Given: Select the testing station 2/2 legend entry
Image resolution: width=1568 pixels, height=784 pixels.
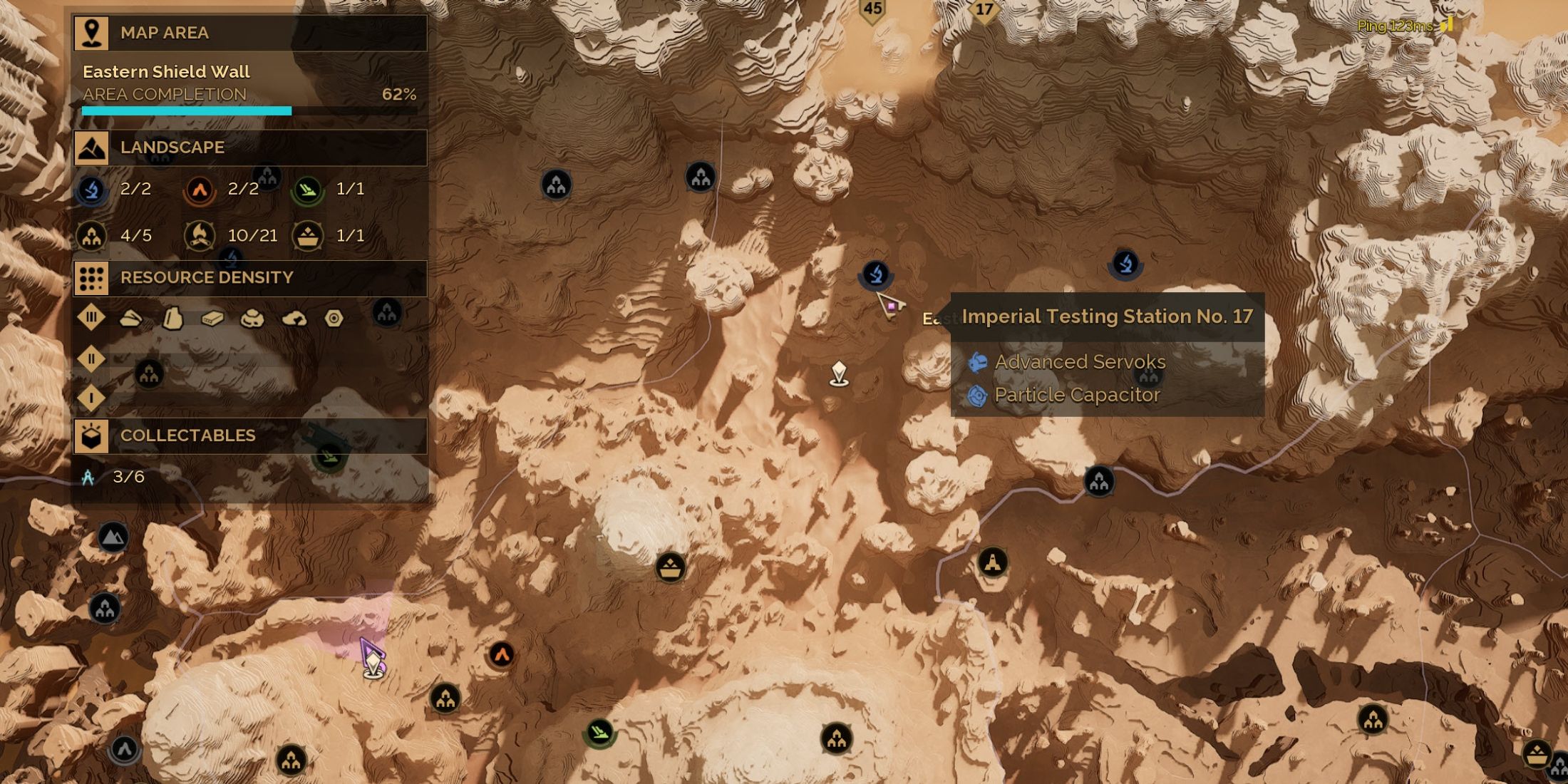Looking at the screenshot, I should coord(93,190).
